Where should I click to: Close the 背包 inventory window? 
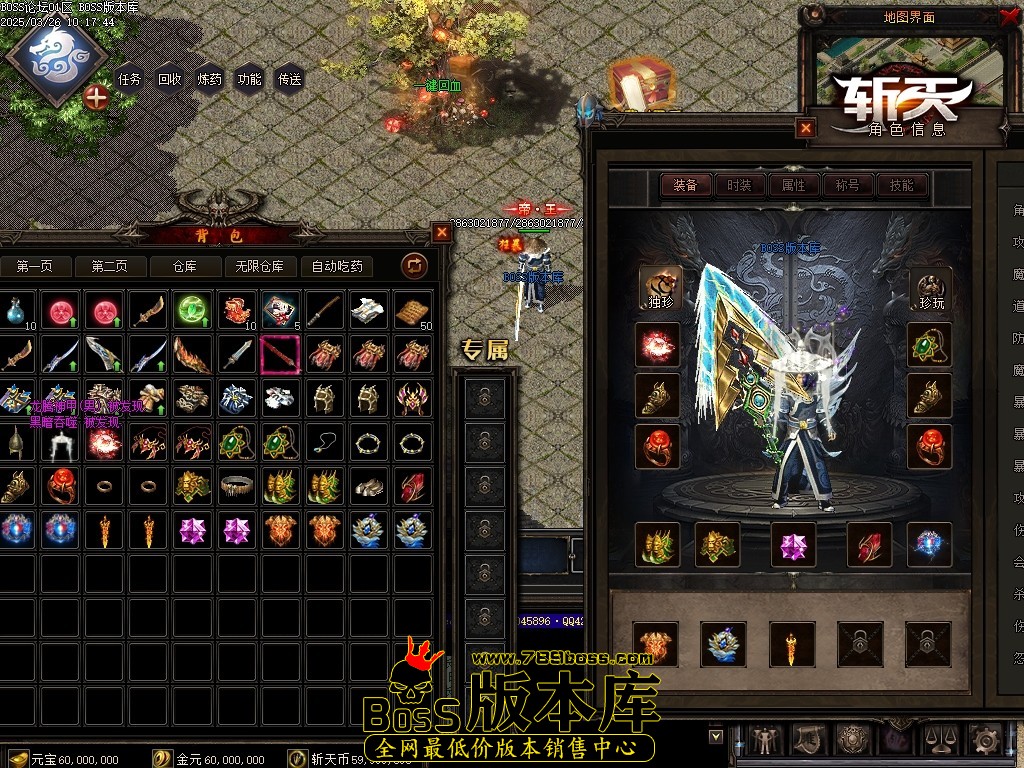click(x=442, y=232)
